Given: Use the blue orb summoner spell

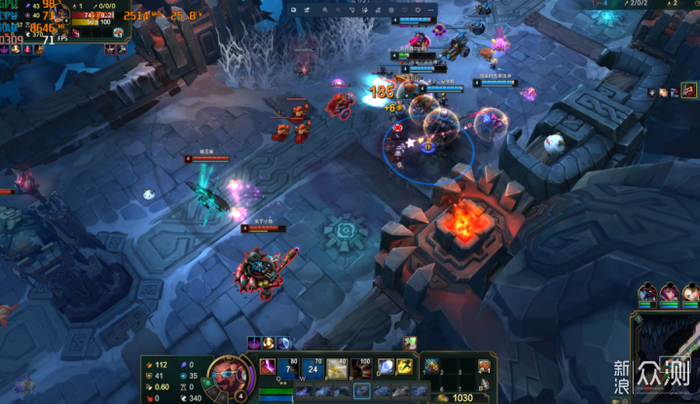Looking at the screenshot, I should pos(386,368).
